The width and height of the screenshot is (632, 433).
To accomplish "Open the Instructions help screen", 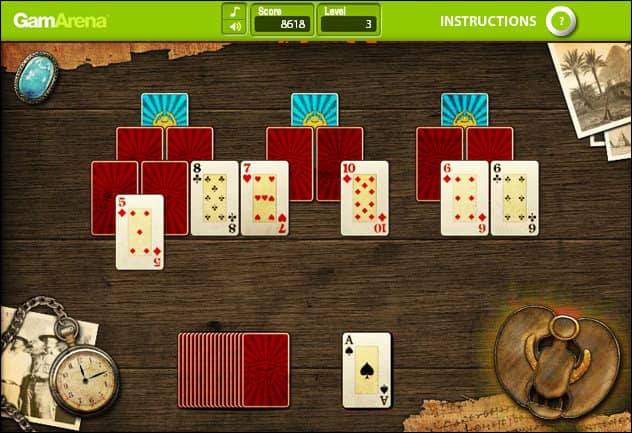I will pos(488,20).
